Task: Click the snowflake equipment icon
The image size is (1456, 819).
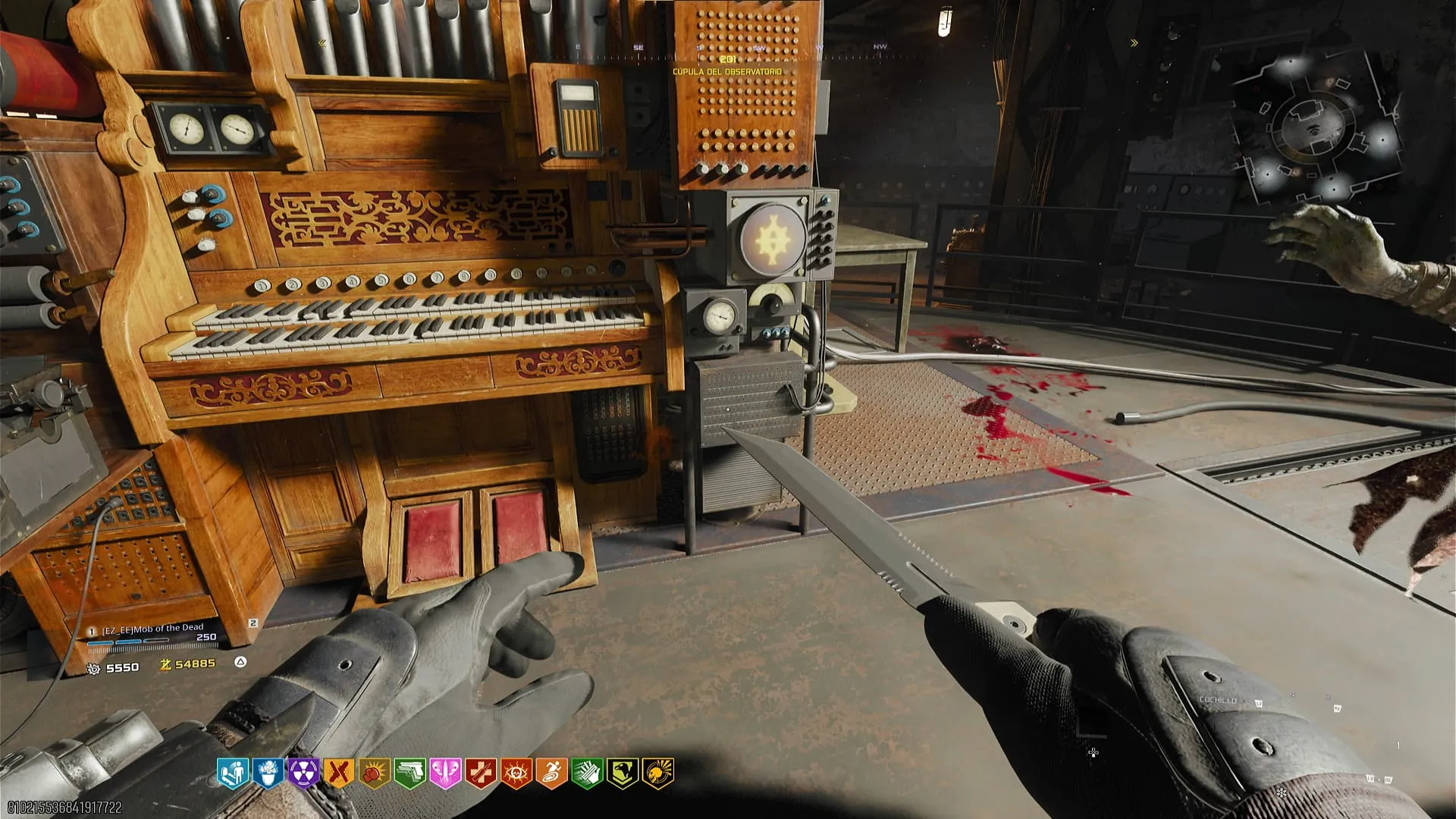Action: [1281, 793]
